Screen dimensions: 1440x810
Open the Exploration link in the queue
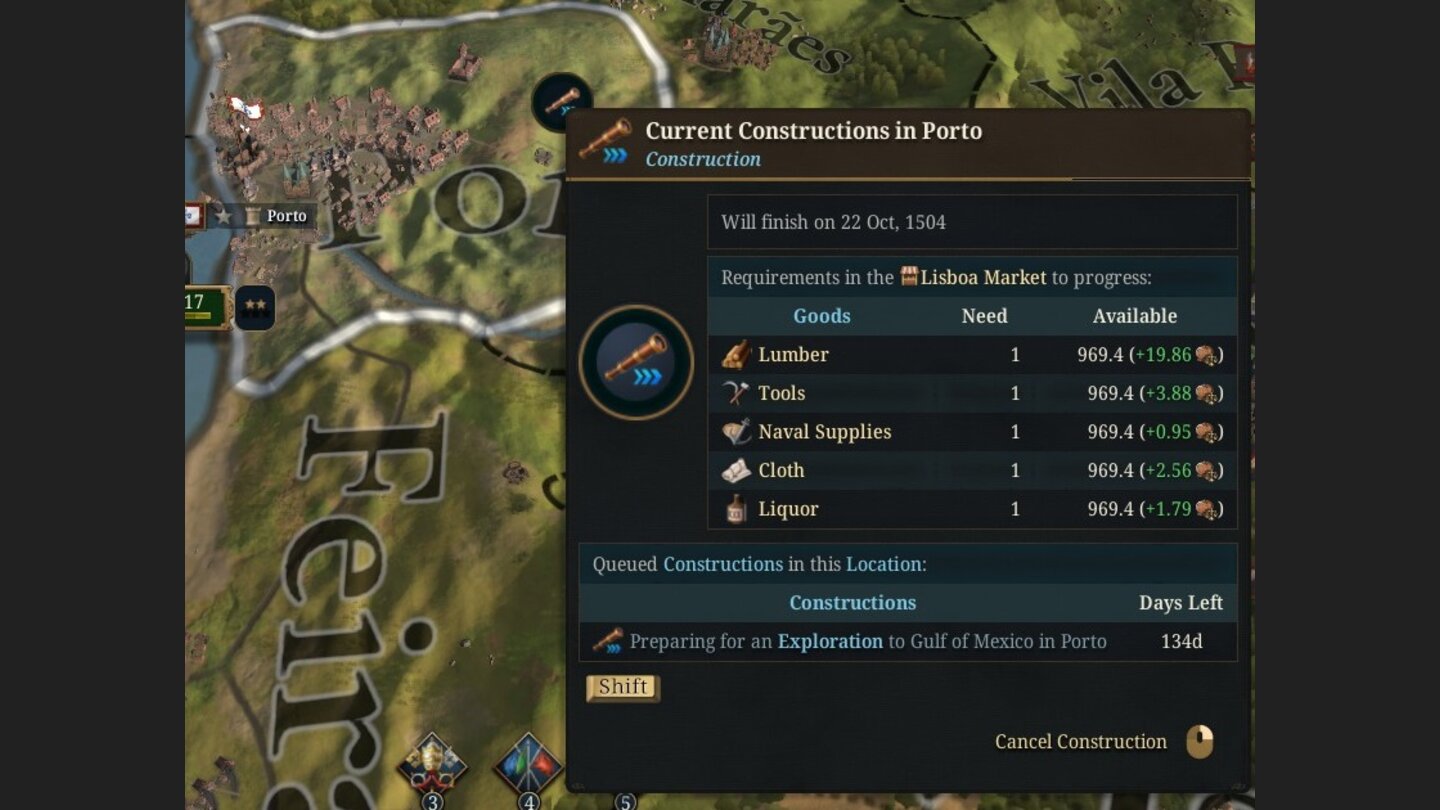click(830, 641)
